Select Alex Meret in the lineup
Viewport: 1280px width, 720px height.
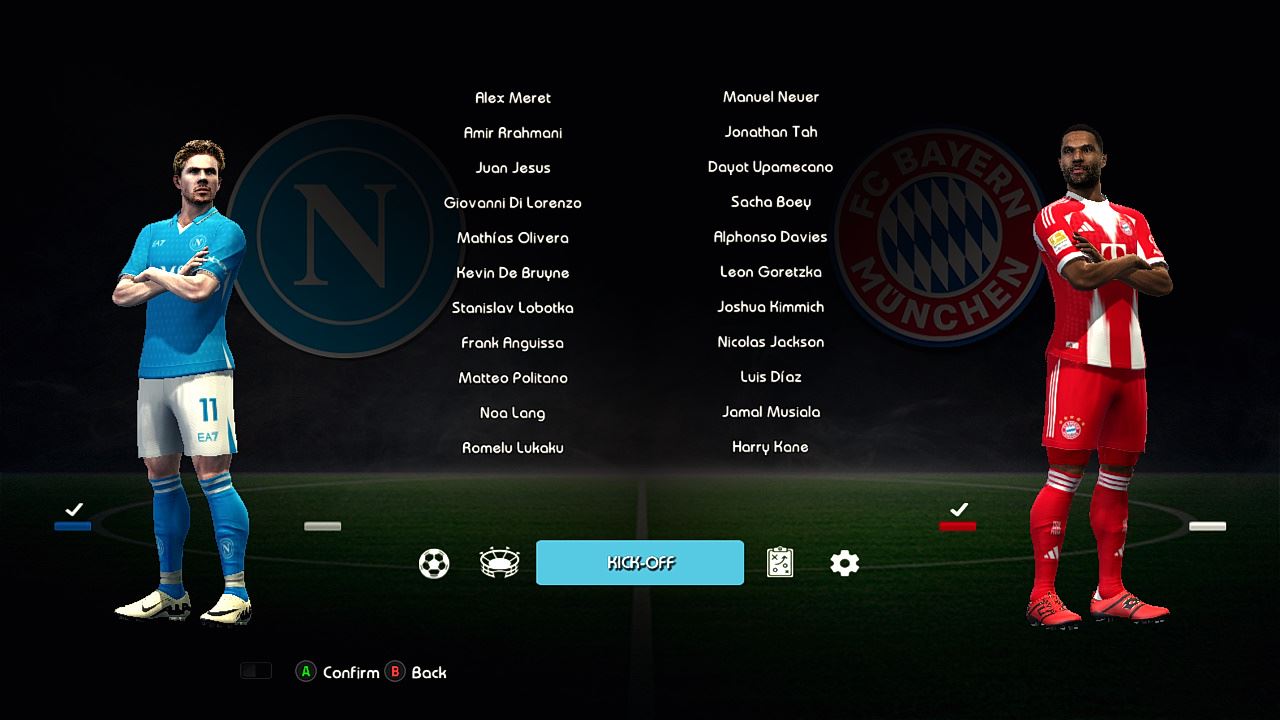(513, 98)
